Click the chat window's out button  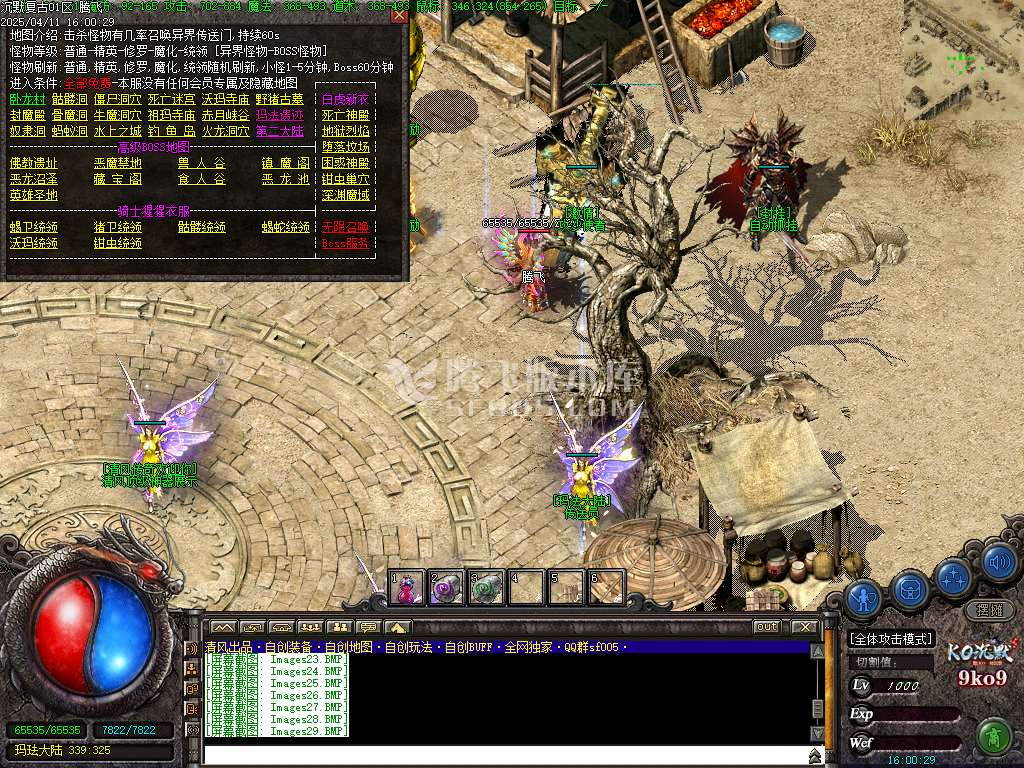click(x=766, y=627)
